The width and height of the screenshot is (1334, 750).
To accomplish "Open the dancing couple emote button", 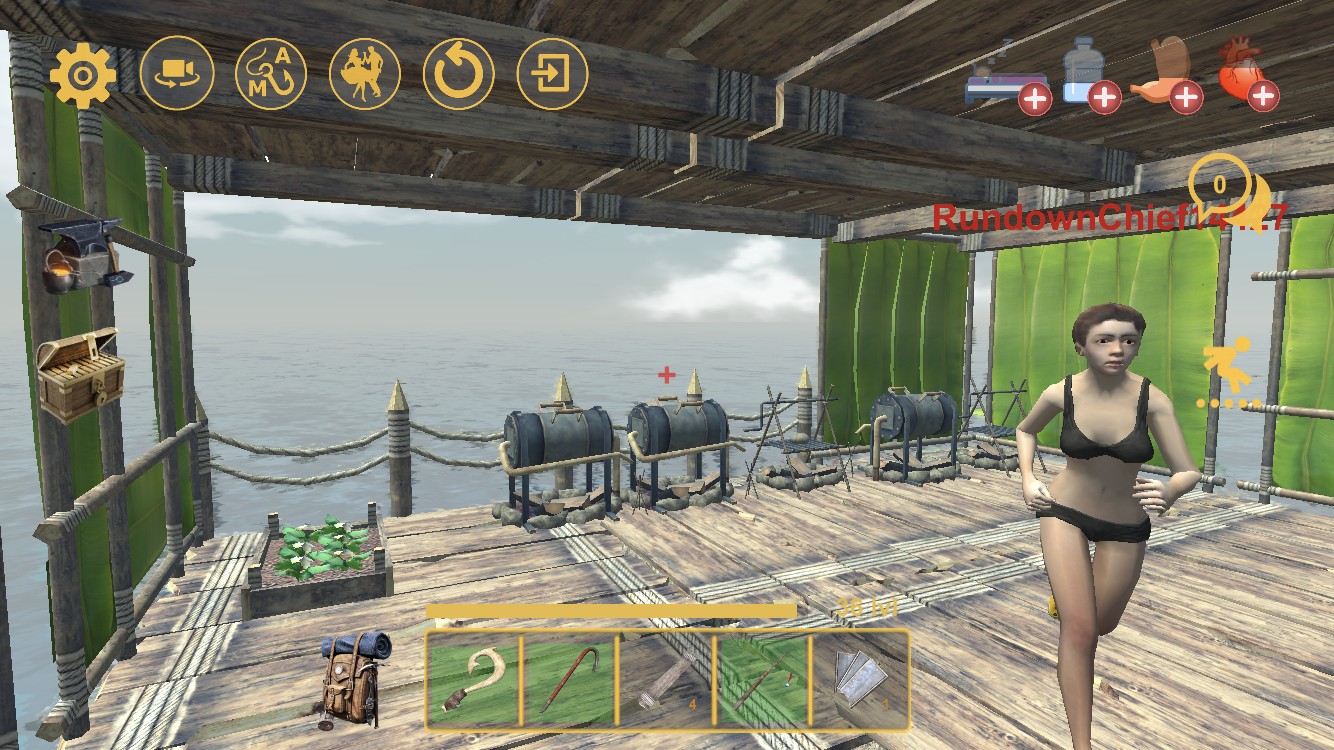I will (365, 74).
